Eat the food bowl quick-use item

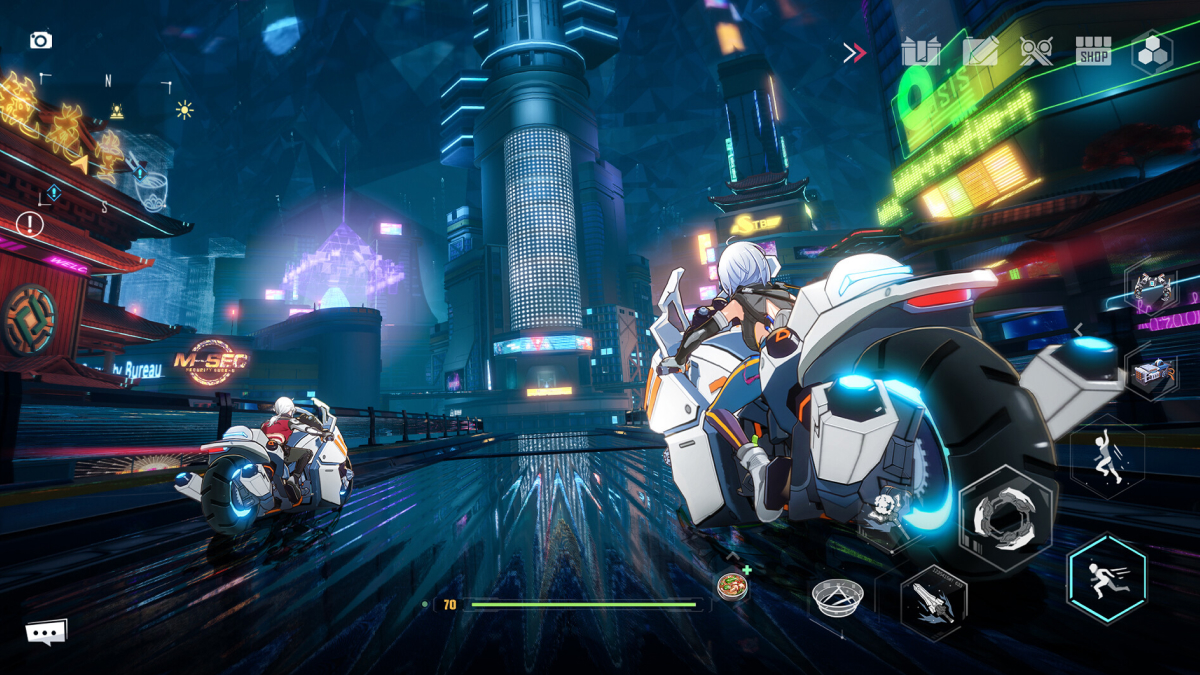pos(731,584)
